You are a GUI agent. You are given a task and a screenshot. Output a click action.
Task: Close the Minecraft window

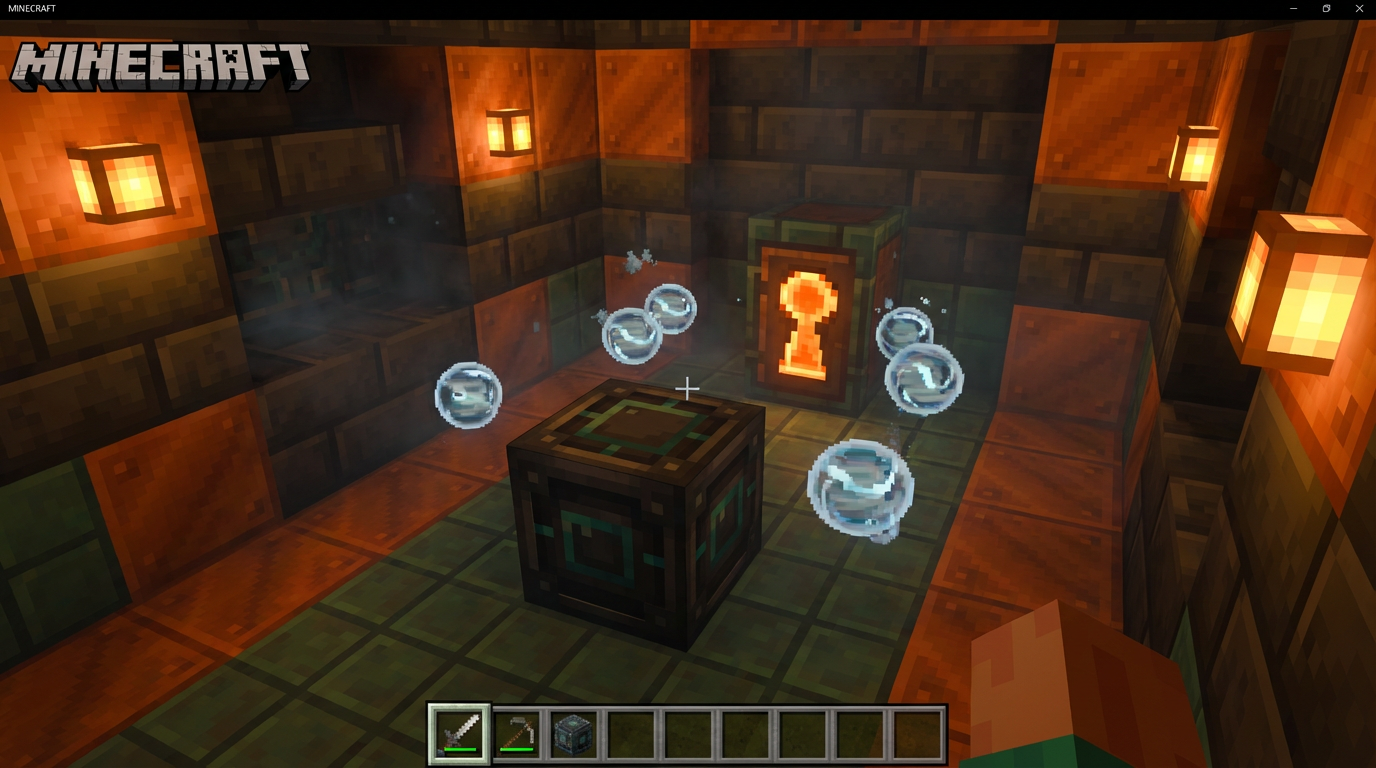1359,8
